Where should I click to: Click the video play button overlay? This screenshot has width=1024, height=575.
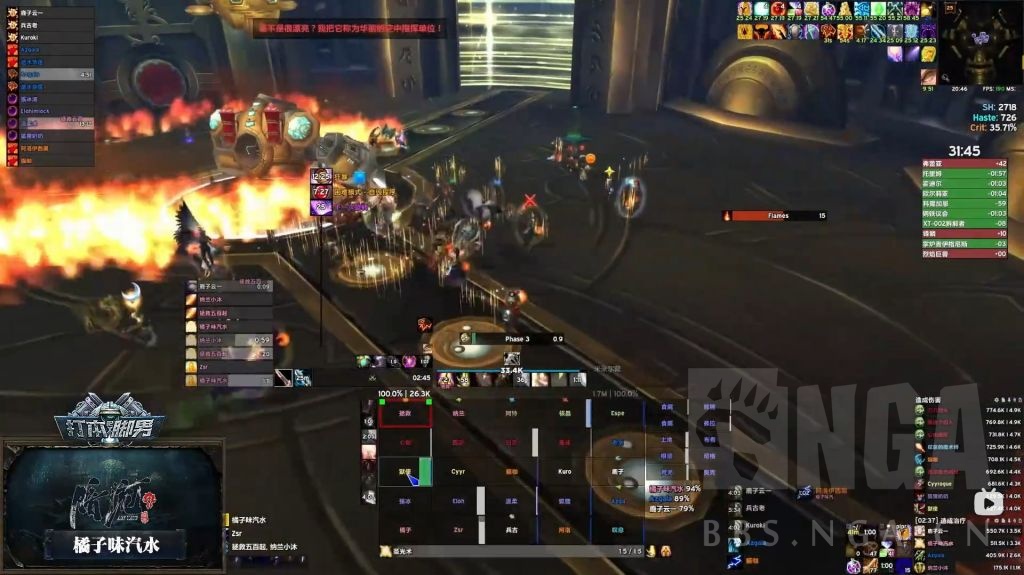(x=988, y=502)
